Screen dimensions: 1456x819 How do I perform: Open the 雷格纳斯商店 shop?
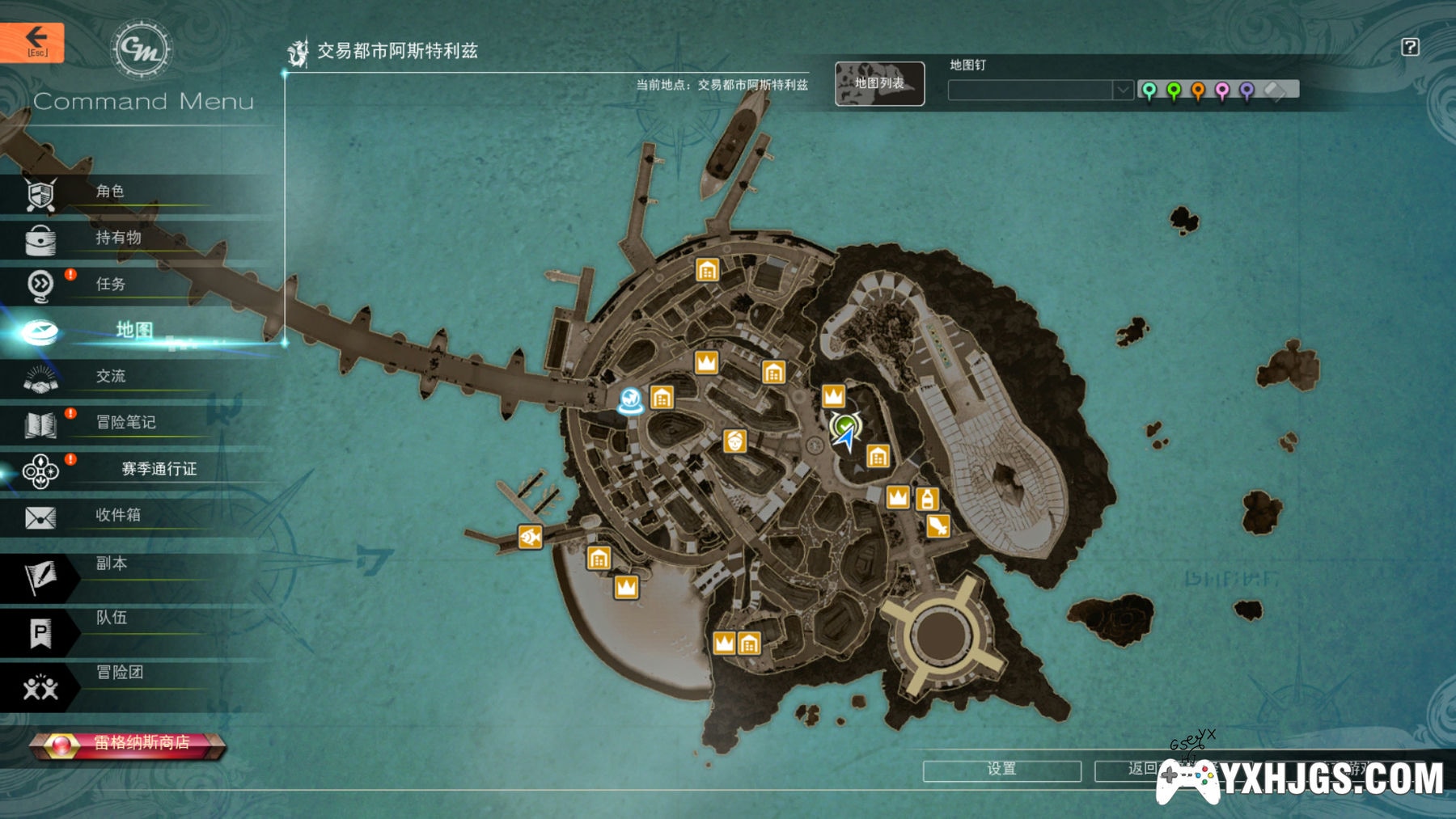[128, 743]
